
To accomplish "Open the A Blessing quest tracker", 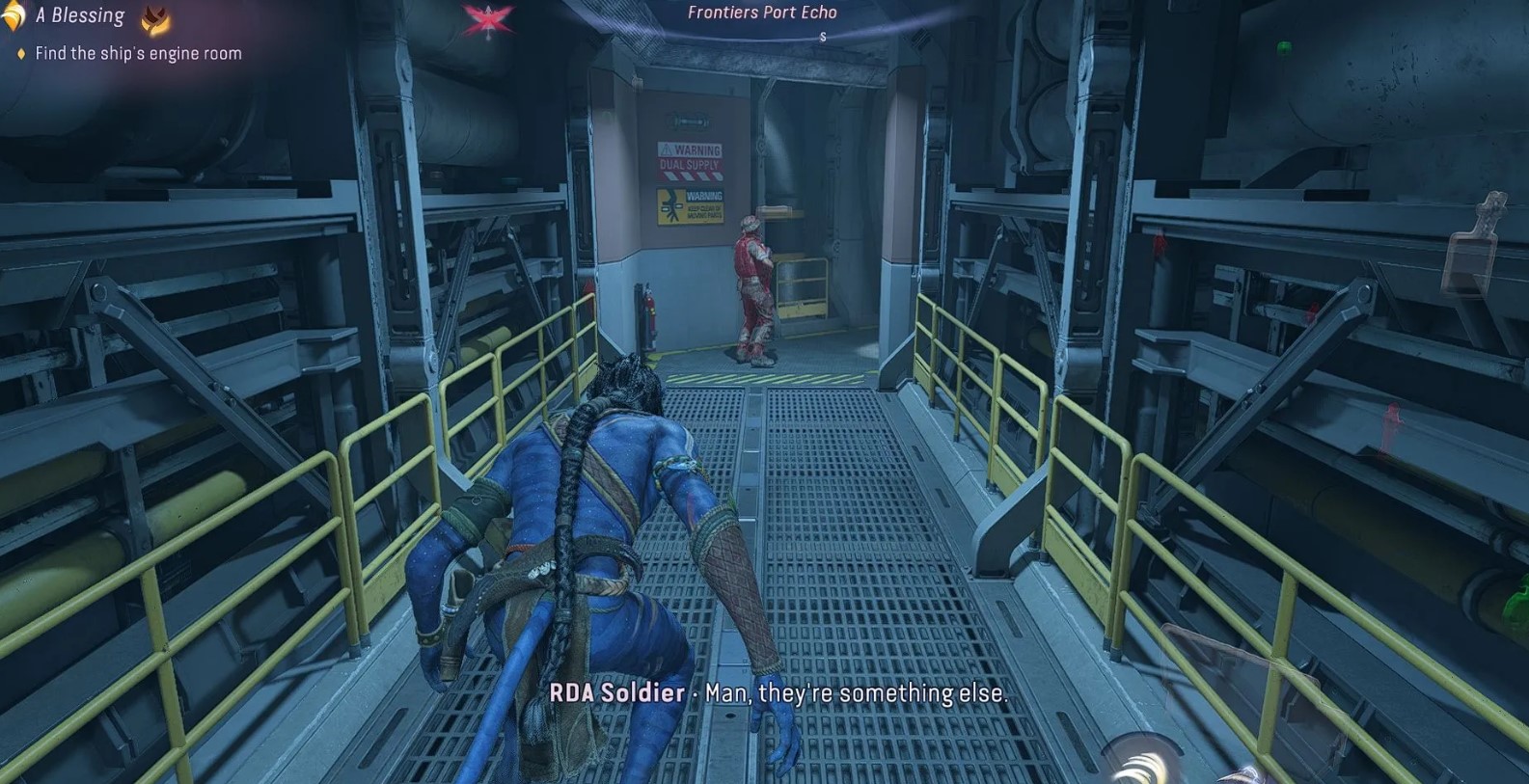I will tap(80, 16).
